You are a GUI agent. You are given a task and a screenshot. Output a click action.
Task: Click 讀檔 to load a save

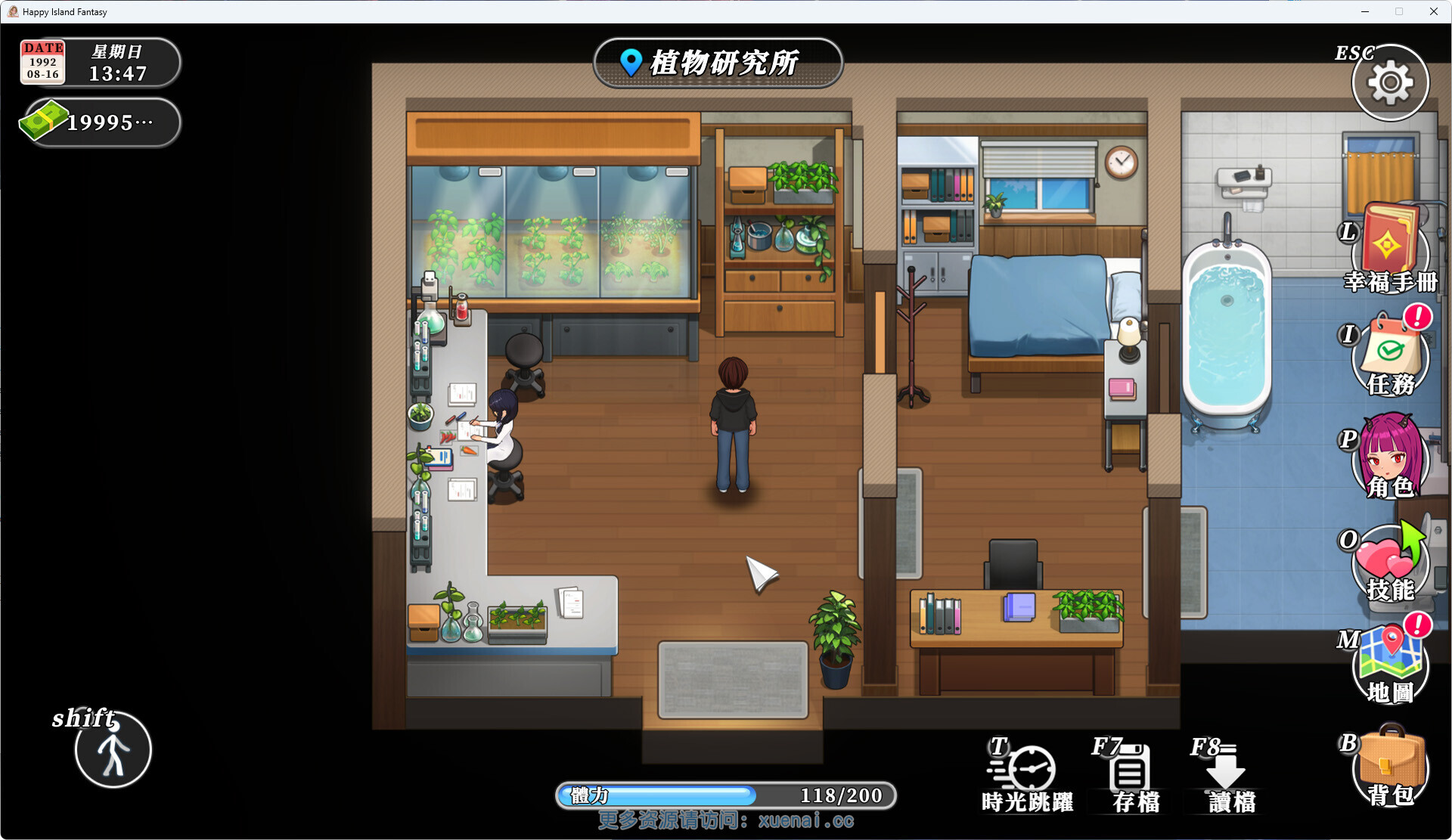point(1228,775)
